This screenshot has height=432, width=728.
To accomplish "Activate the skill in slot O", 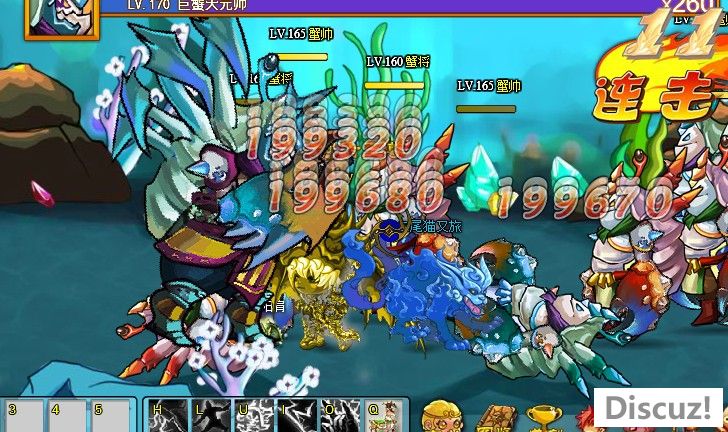I will (x=341, y=416).
